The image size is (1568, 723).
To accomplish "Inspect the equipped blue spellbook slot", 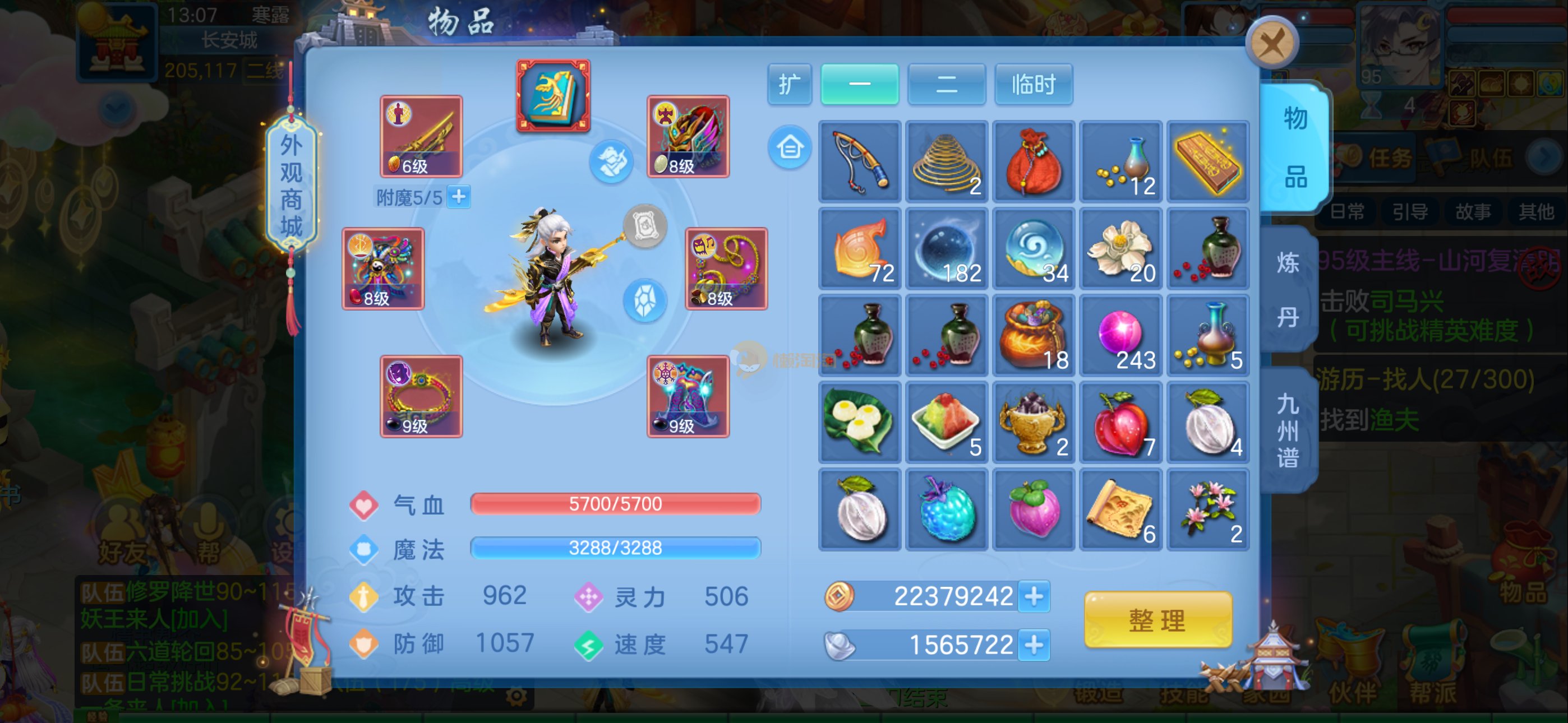I will coord(554,95).
